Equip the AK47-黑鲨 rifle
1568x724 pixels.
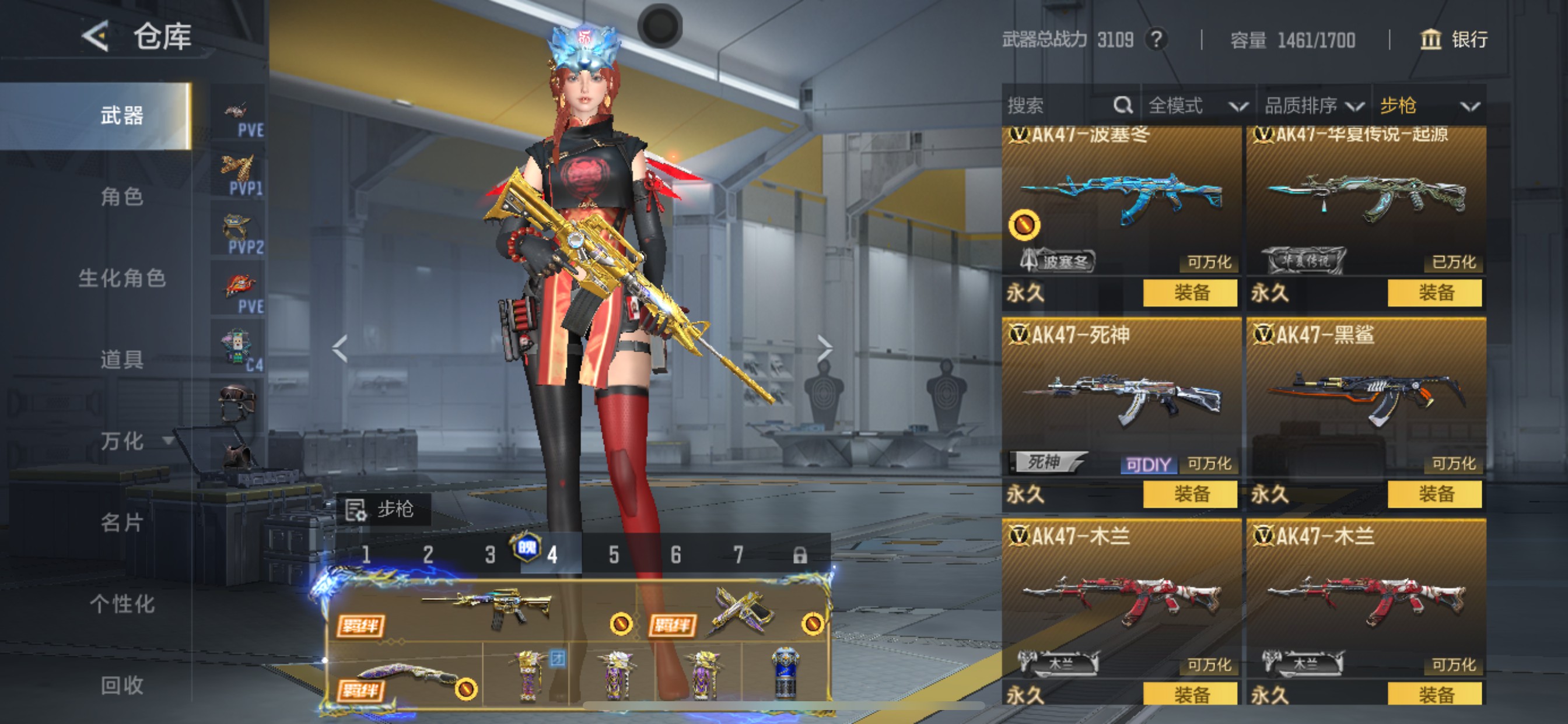[x=1434, y=494]
